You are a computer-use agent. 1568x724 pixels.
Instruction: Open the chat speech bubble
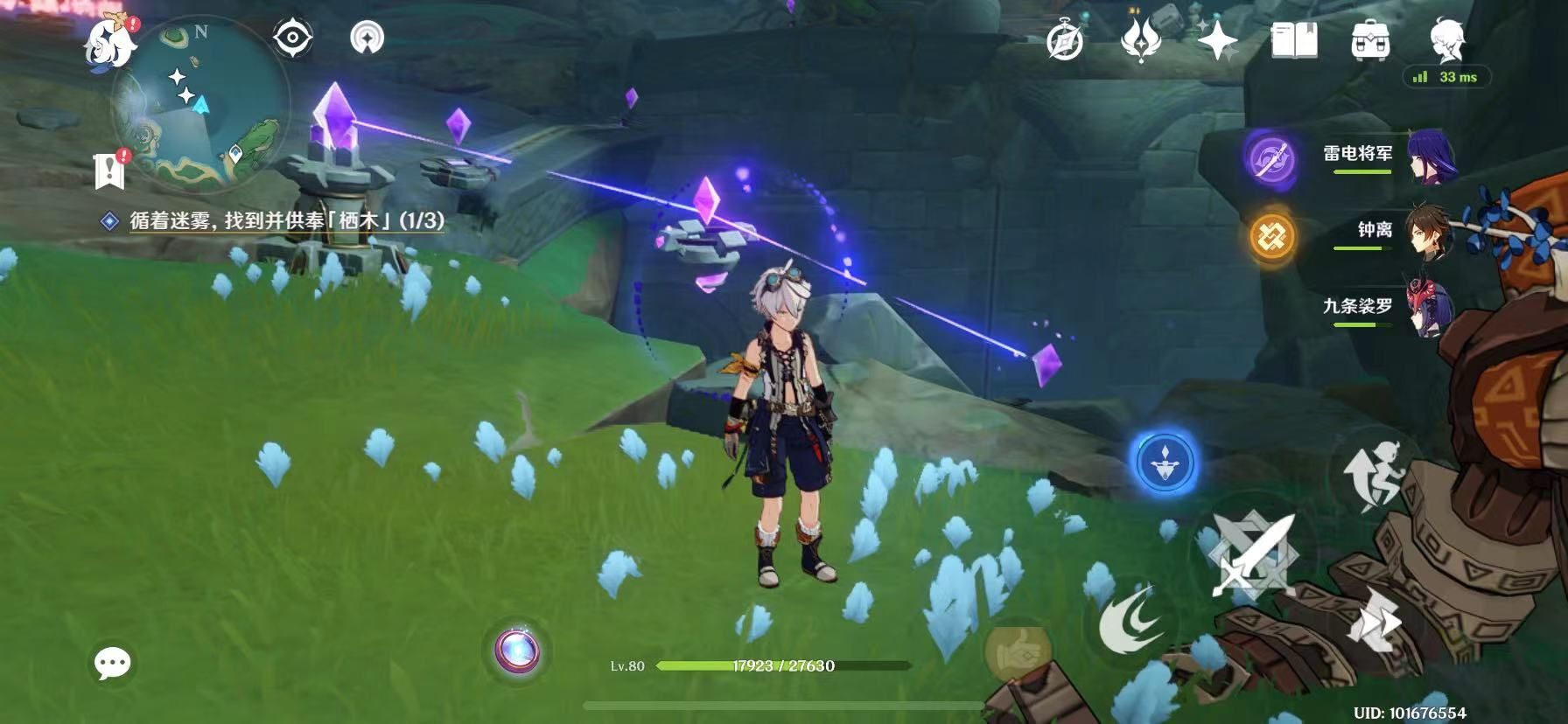(x=113, y=664)
